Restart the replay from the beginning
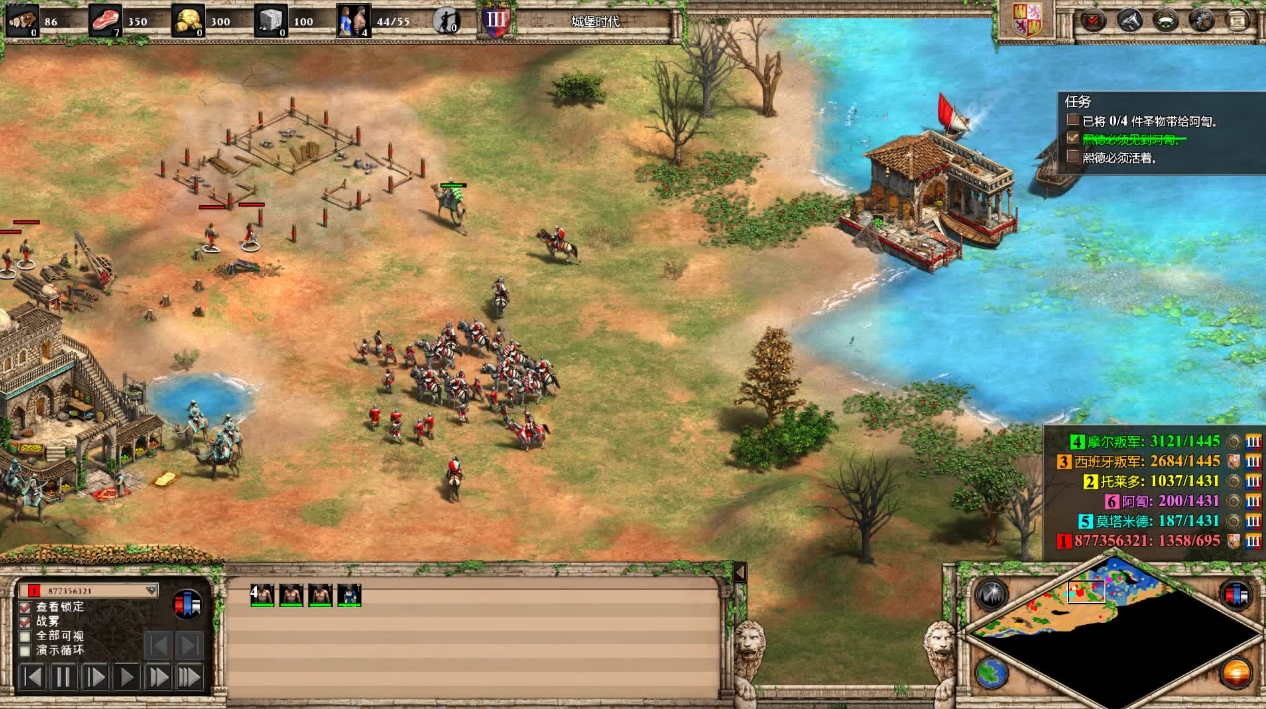The width and height of the screenshot is (1266, 709). 32,677
